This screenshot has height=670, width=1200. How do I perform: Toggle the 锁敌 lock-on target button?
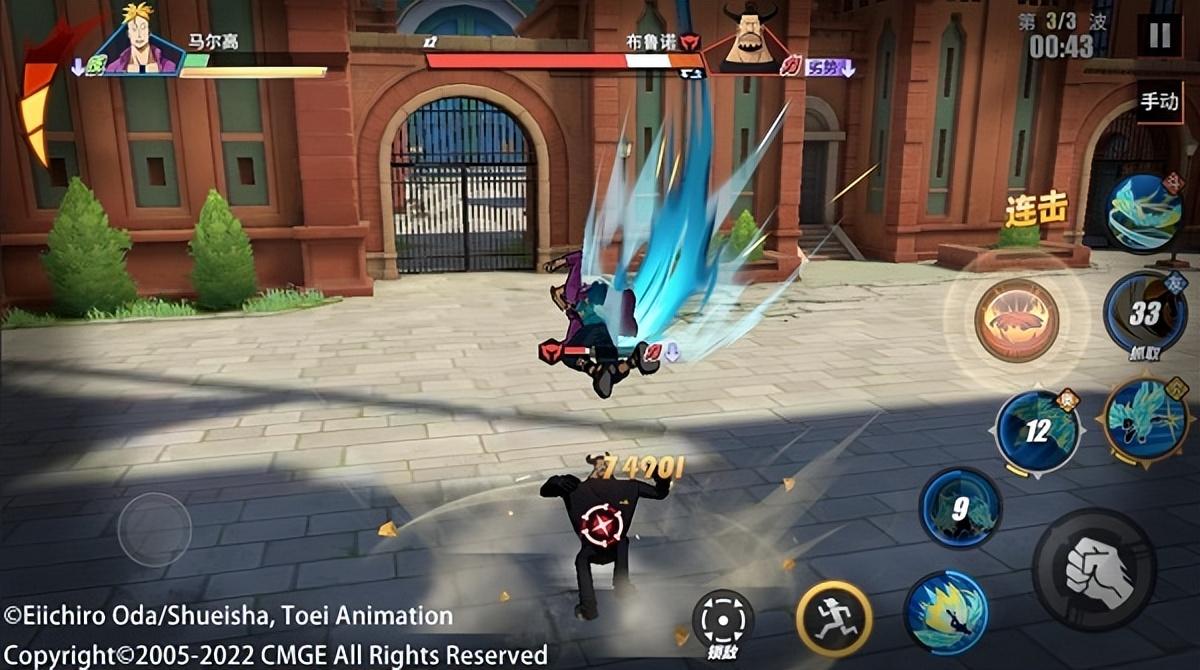pyautogui.click(x=722, y=621)
